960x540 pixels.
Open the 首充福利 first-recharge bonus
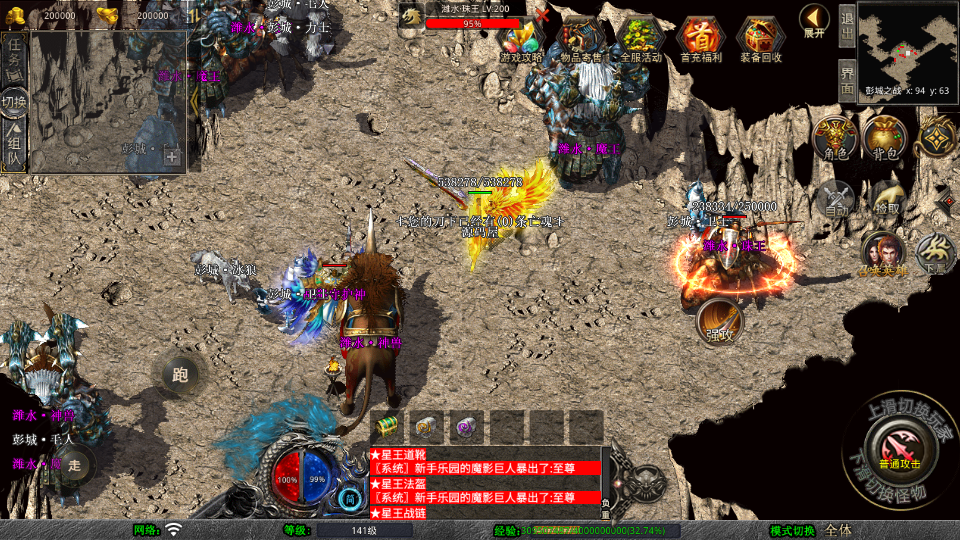point(701,38)
